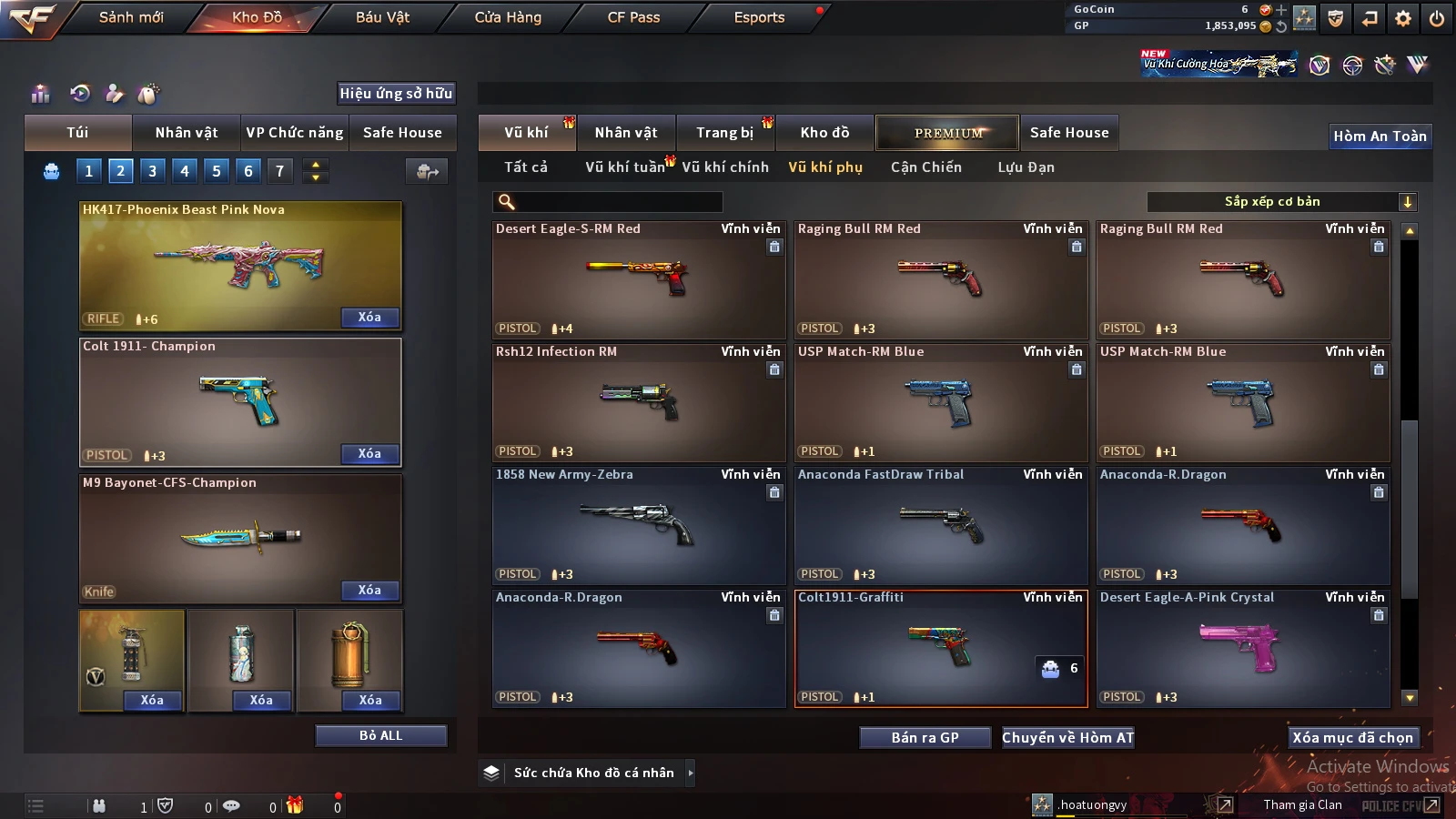Pick the 1858 New Army-Zebra revolver
This screenshot has height=819, width=1456.
[x=639, y=525]
